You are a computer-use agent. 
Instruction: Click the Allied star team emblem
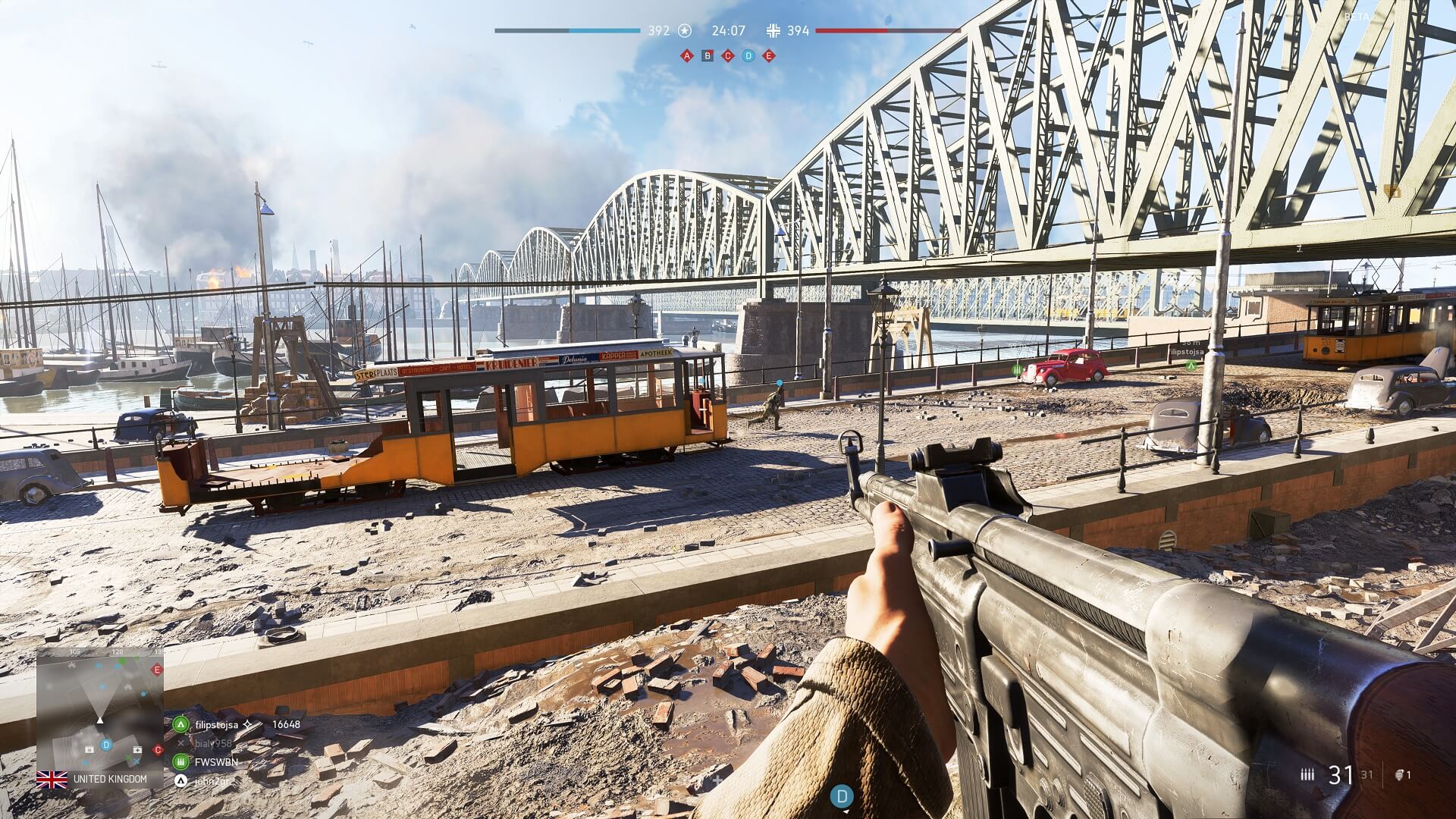point(685,31)
